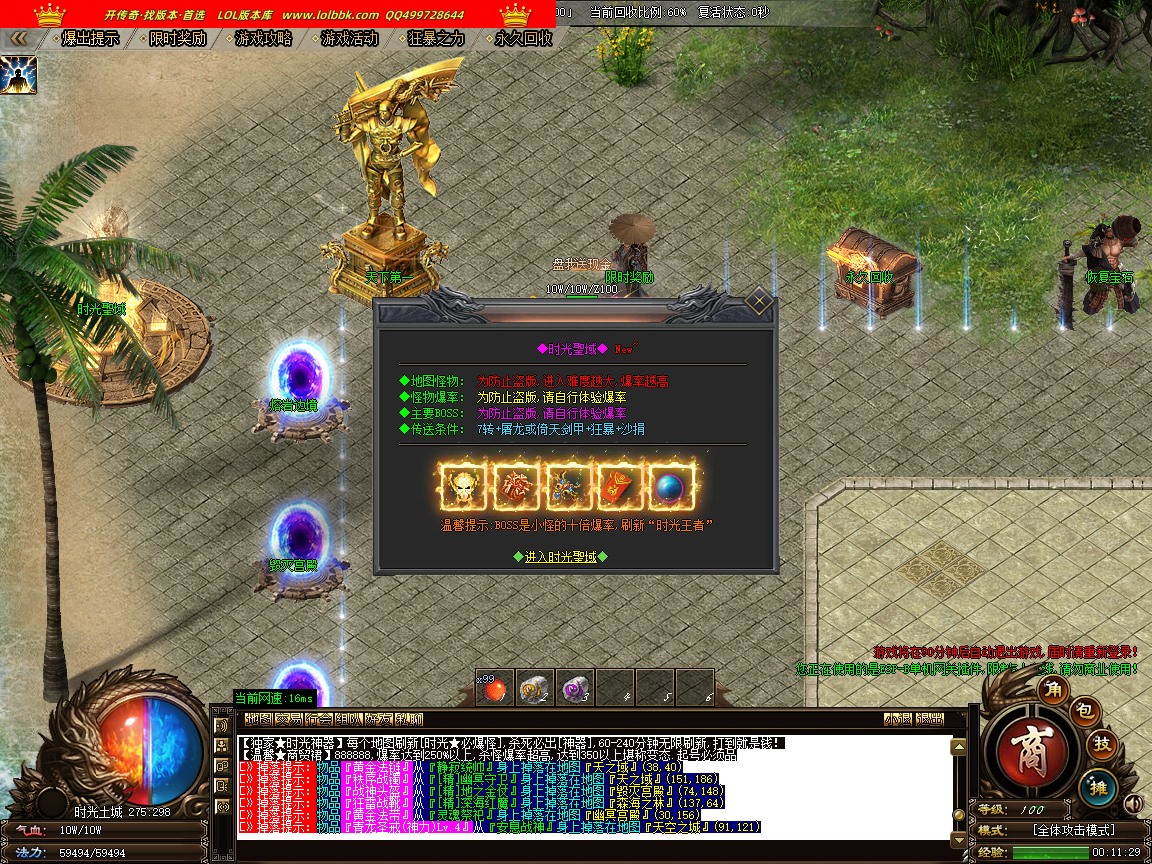
Task: Click the 进入时光聖域 link
Action: pyautogui.click(x=560, y=557)
